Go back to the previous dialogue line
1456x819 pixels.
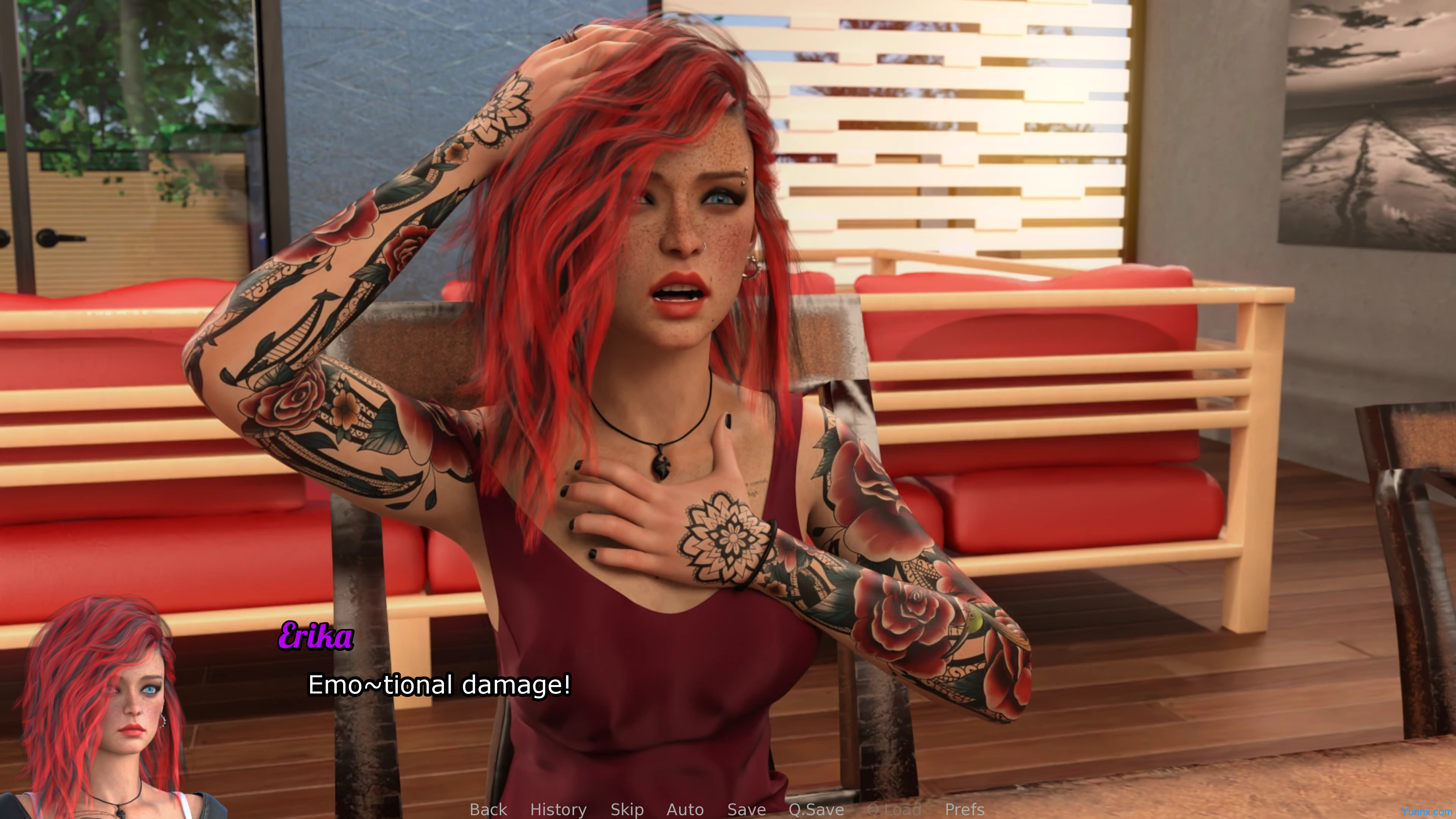[x=488, y=810]
